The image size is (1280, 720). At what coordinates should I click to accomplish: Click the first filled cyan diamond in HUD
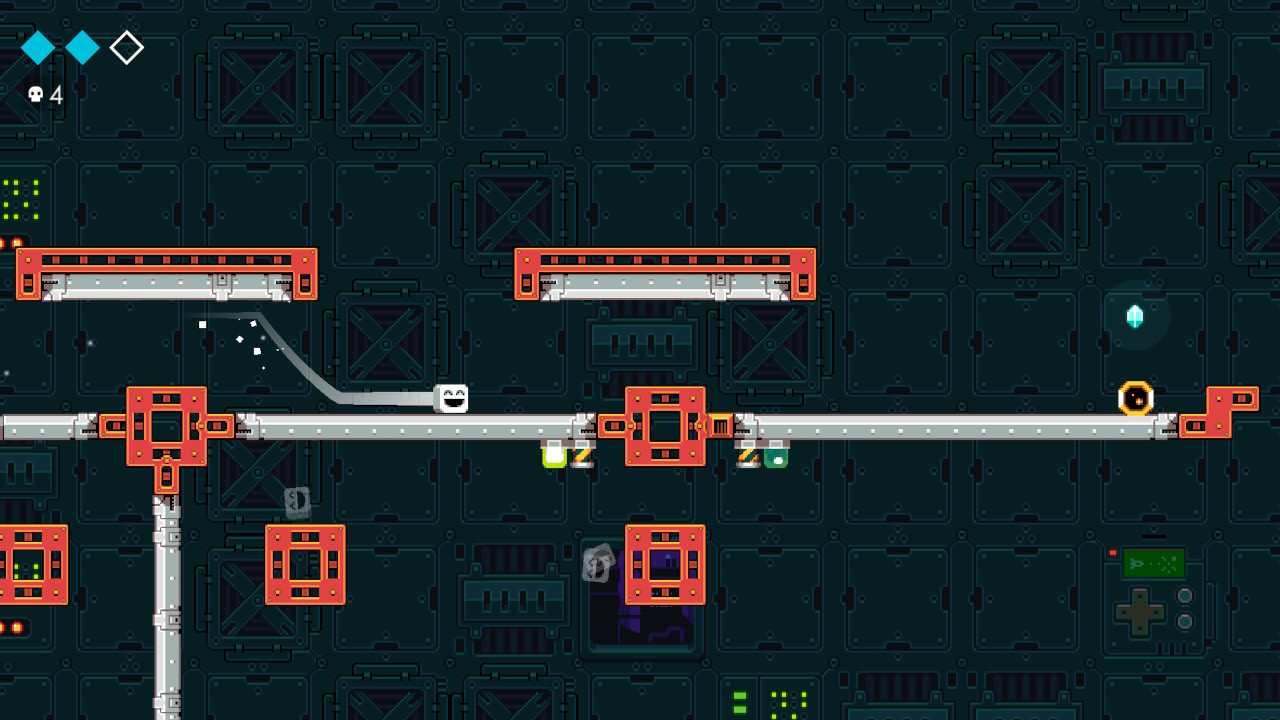point(37,47)
